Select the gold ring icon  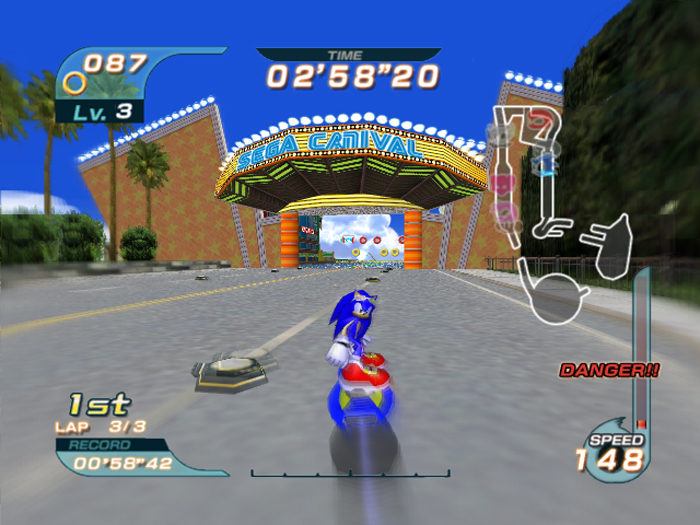tap(74, 83)
